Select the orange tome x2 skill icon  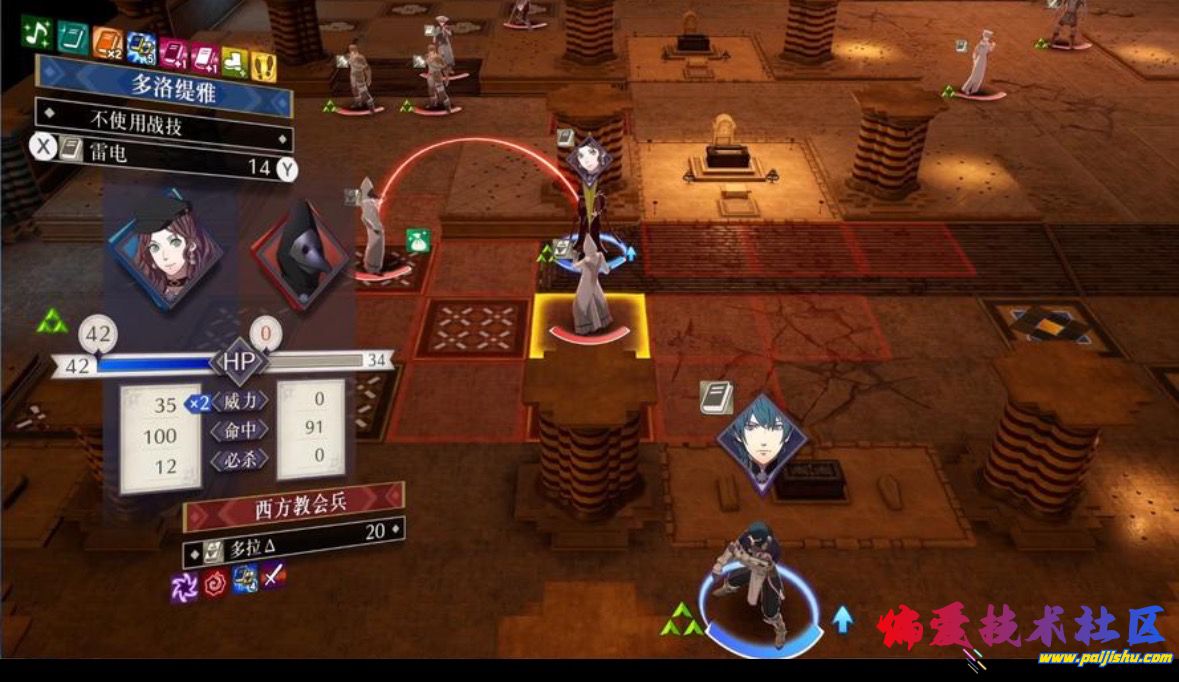[x=107, y=43]
